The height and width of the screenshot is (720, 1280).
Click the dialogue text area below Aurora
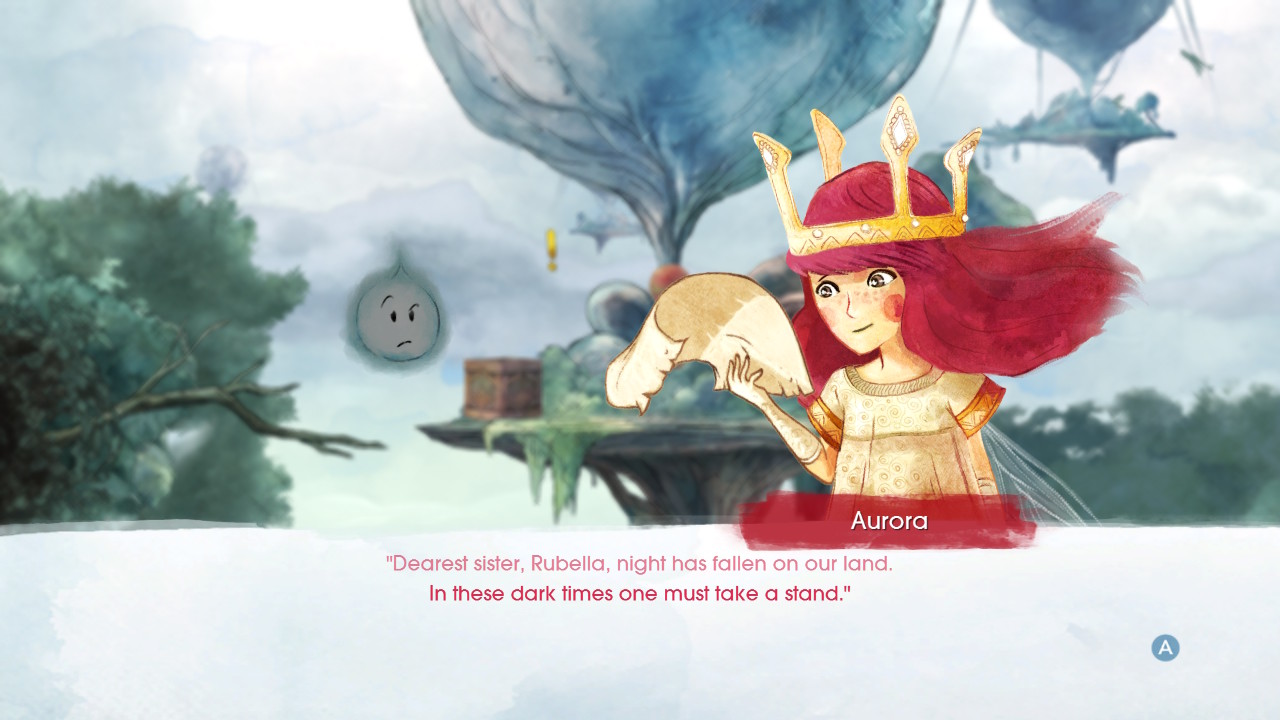(640, 578)
